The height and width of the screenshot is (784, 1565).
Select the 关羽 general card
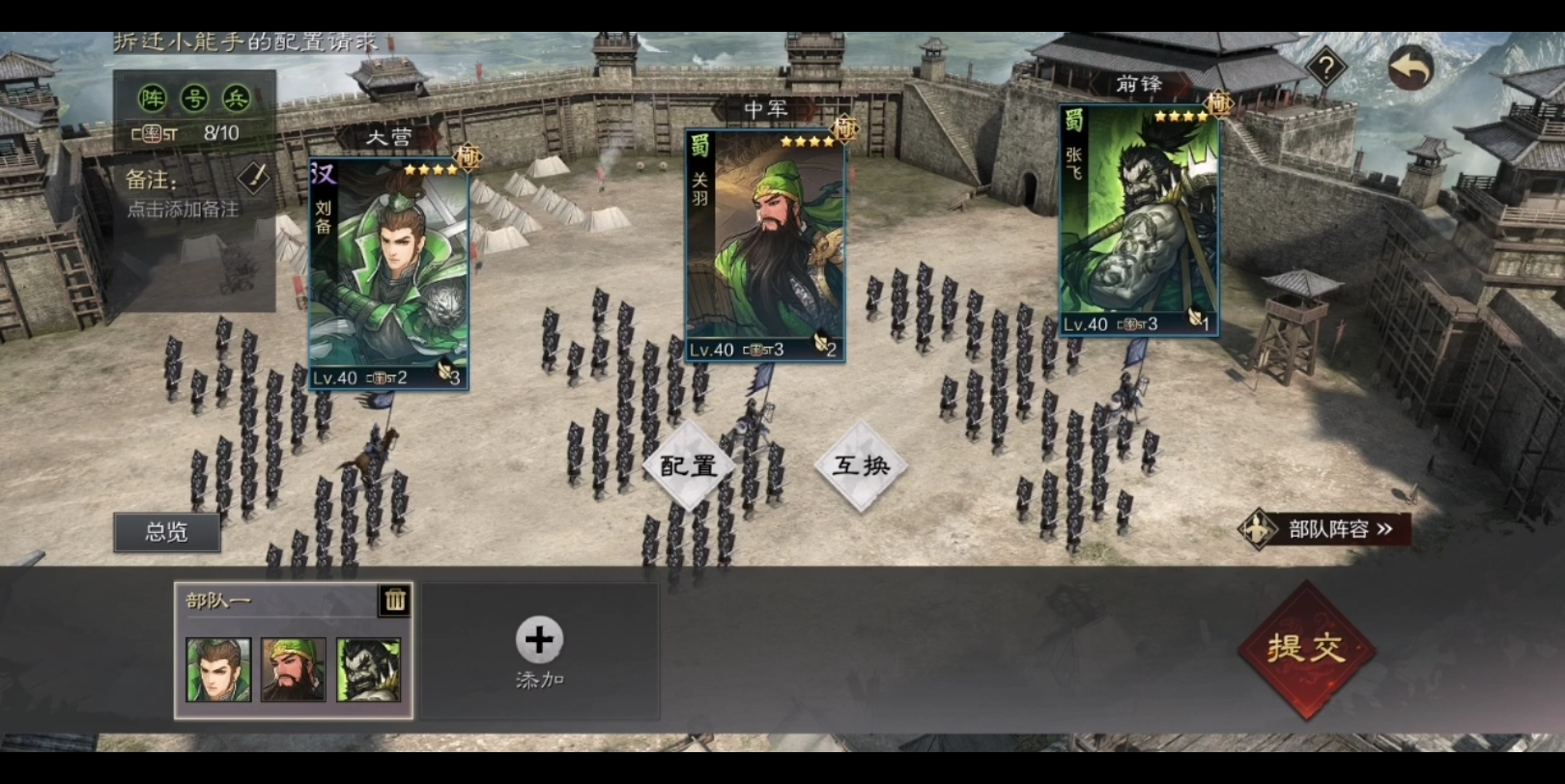pos(765,246)
